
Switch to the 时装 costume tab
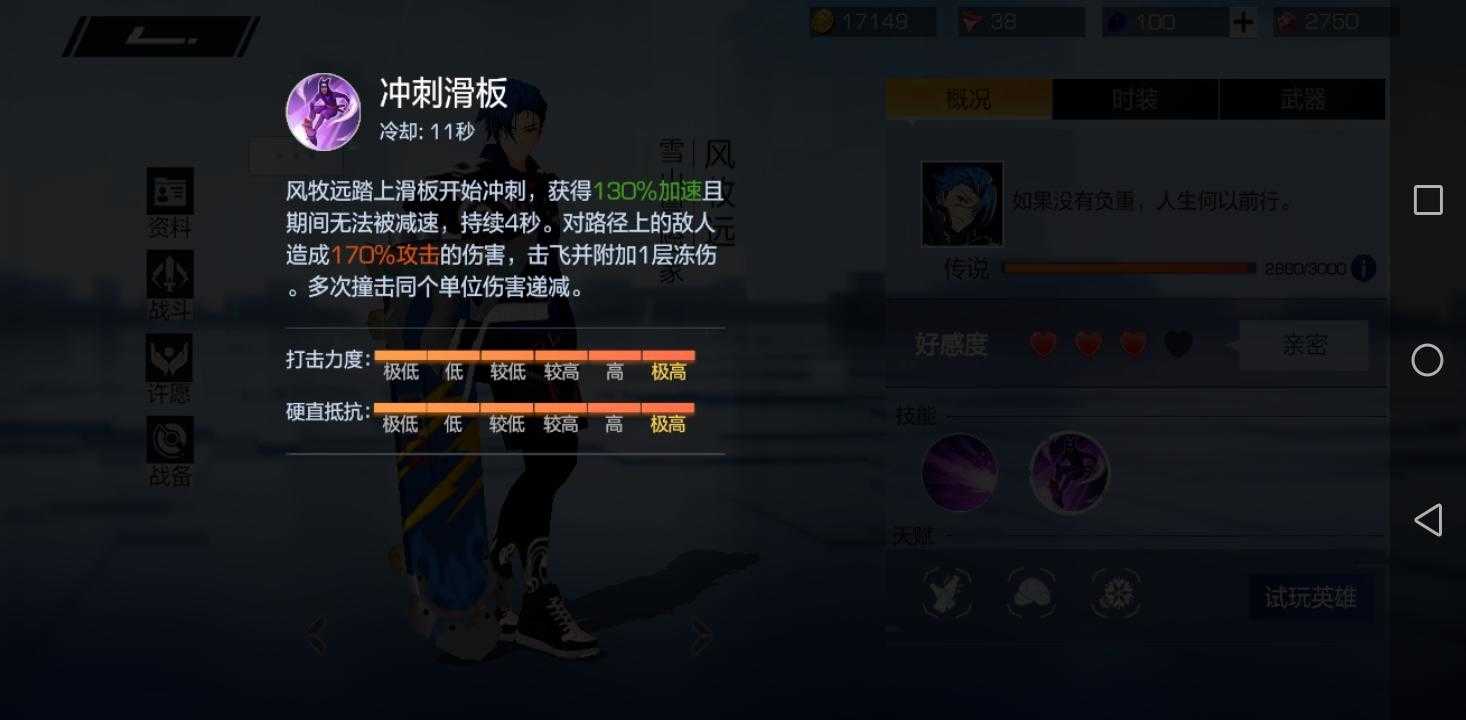1135,98
